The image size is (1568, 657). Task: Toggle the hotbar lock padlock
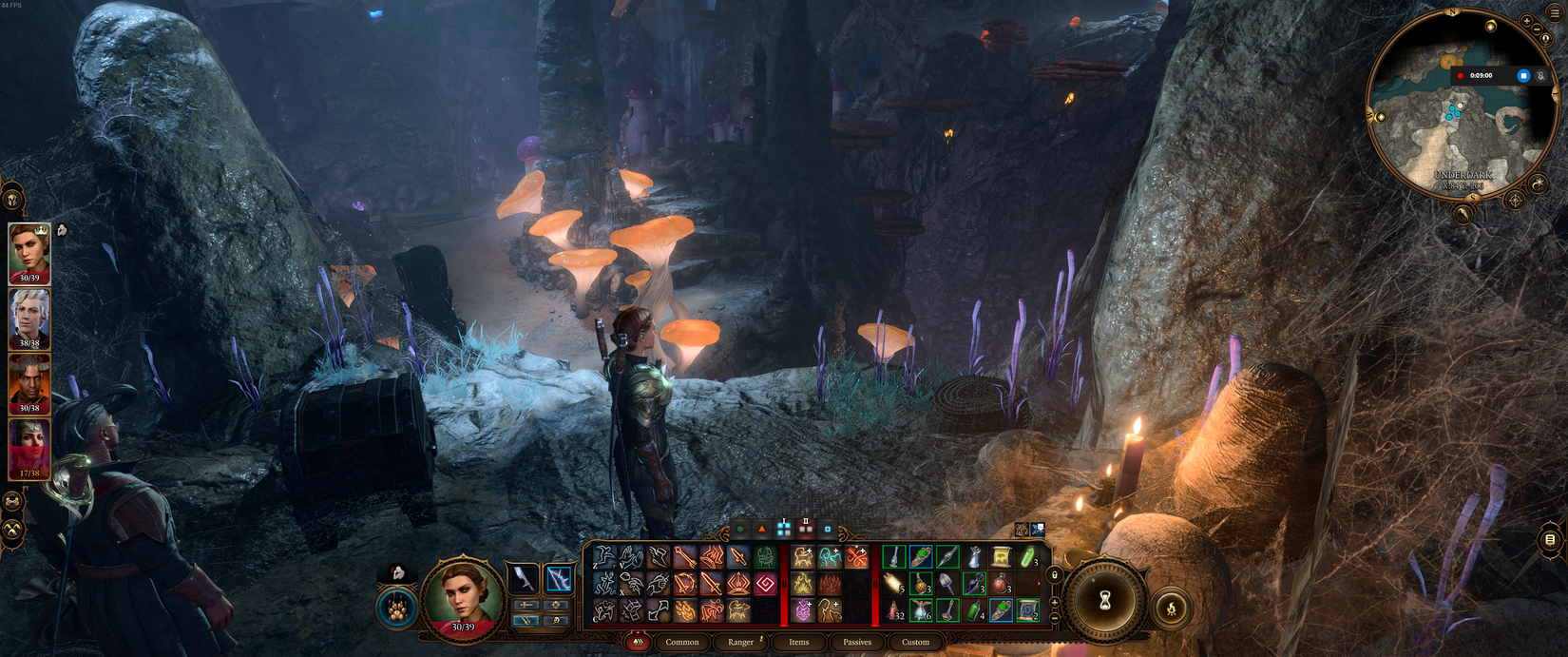(1055, 575)
